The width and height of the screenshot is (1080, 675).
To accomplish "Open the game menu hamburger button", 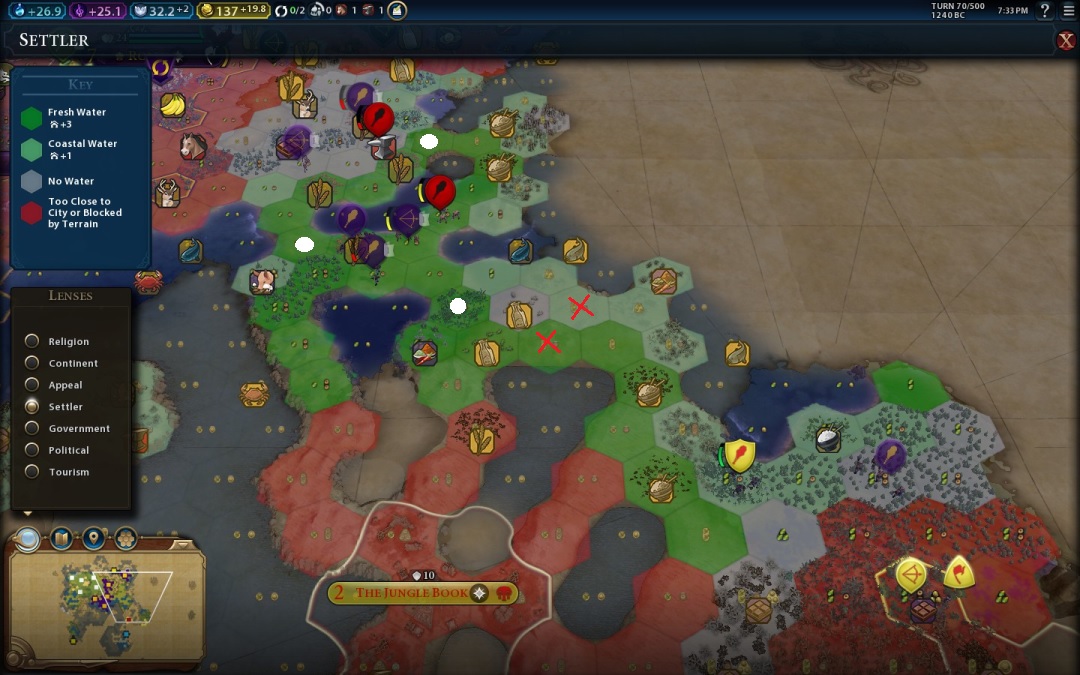I will point(1068,11).
